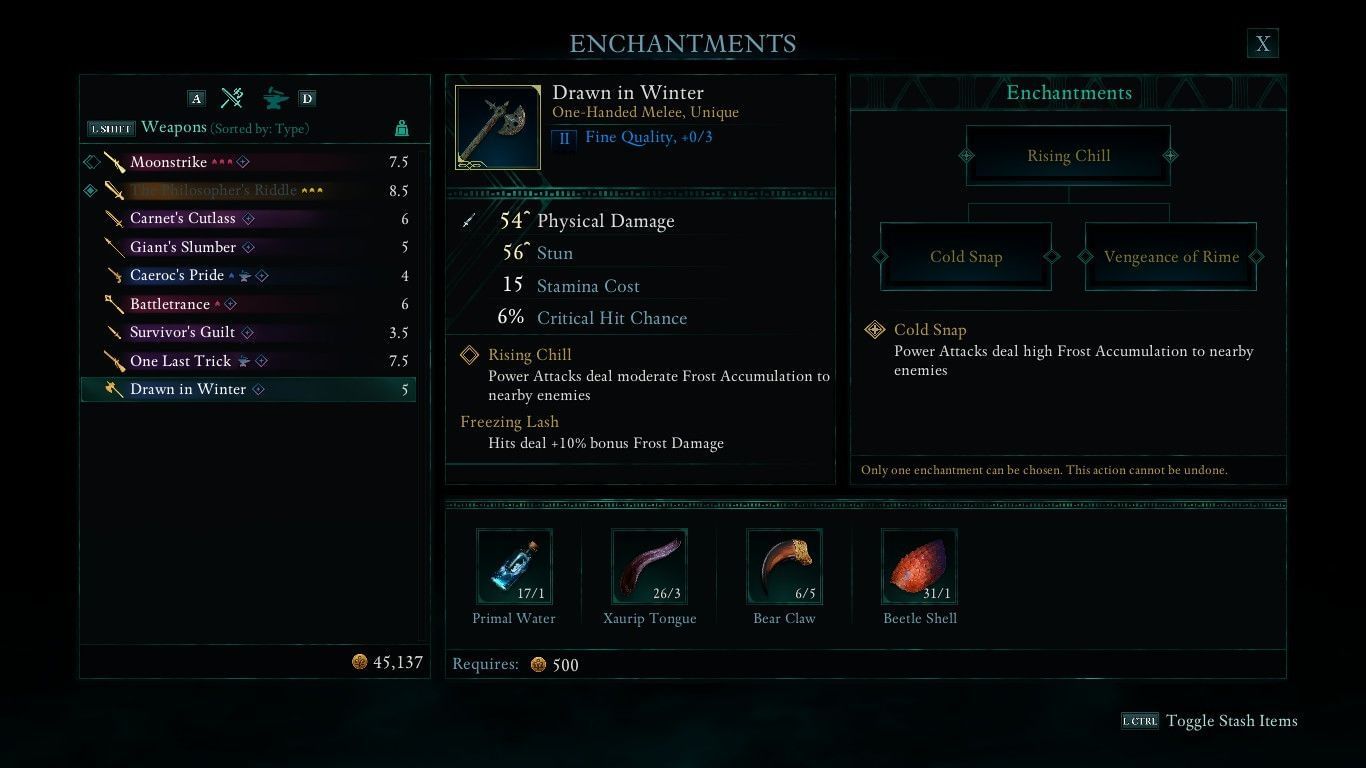
Task: Click the Bear Claw material slot
Action: pos(784,566)
